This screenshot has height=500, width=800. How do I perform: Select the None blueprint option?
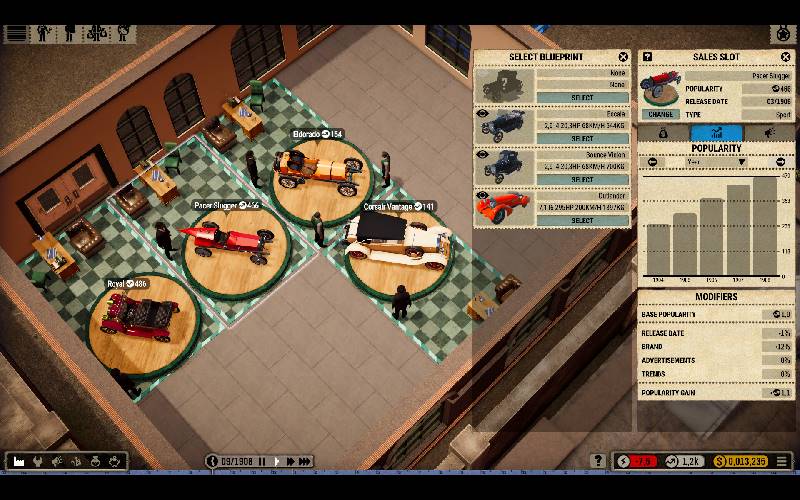582,98
